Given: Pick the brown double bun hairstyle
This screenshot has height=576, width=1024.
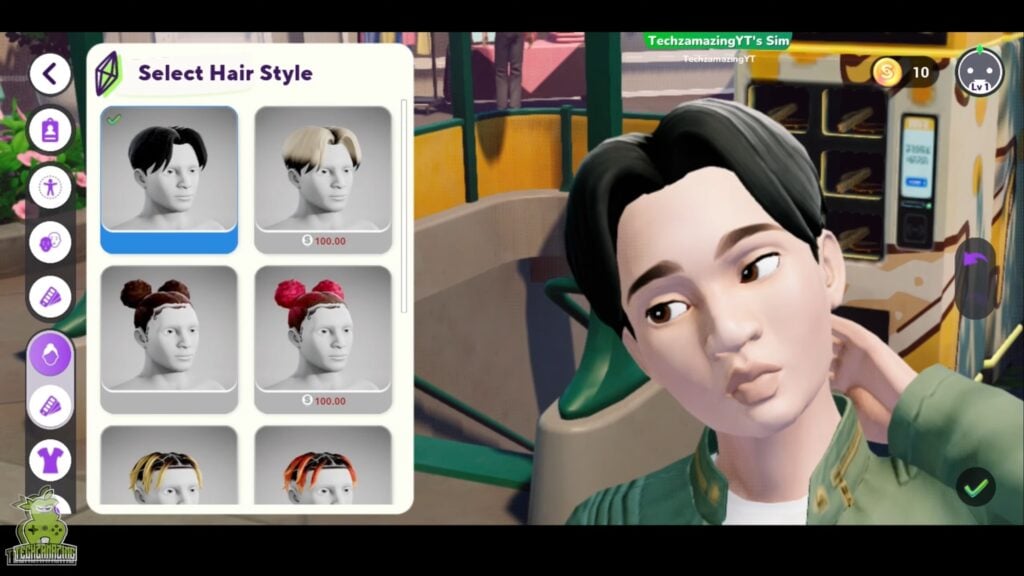Looking at the screenshot, I should [169, 330].
